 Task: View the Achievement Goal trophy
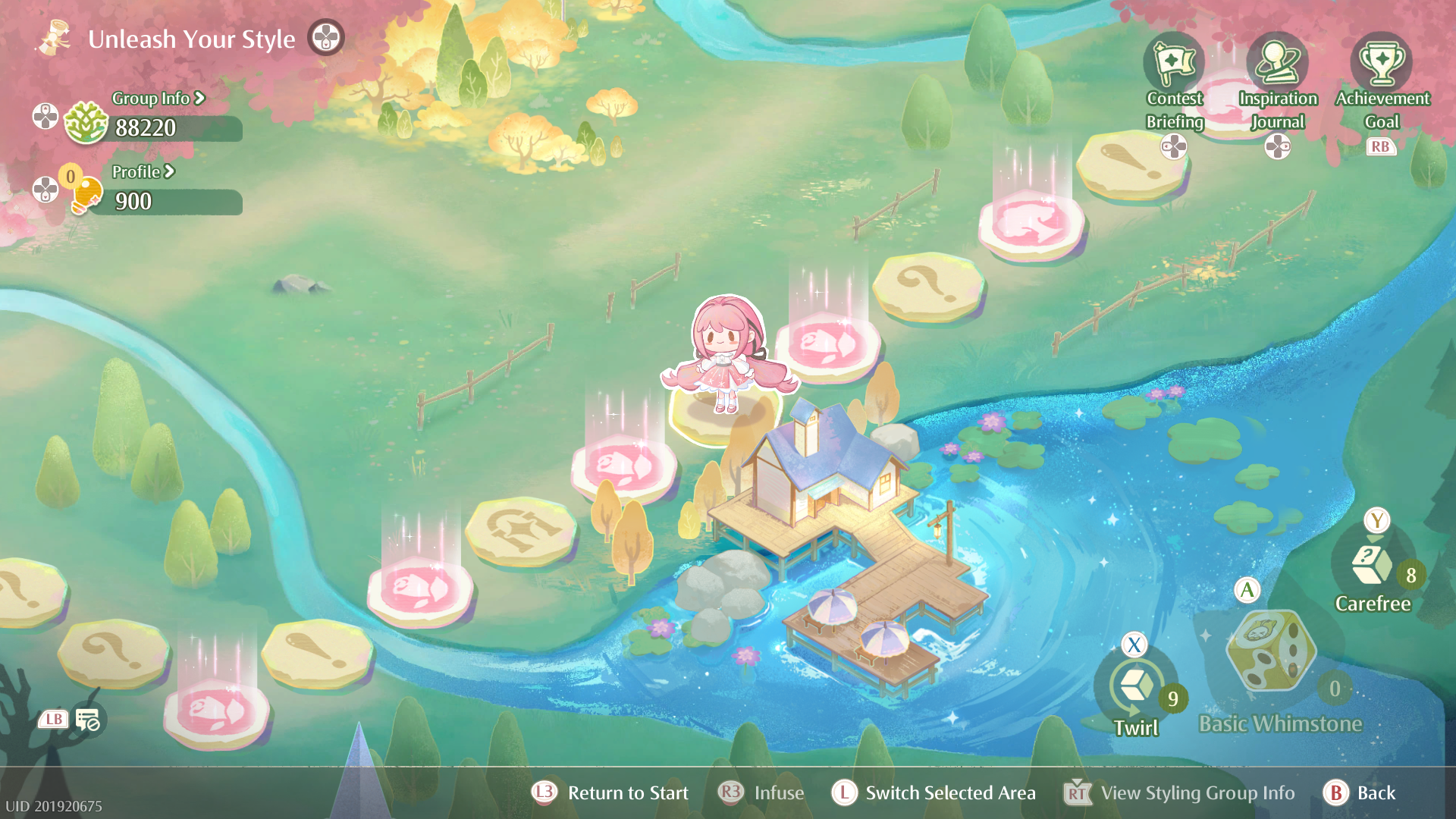(x=1382, y=64)
